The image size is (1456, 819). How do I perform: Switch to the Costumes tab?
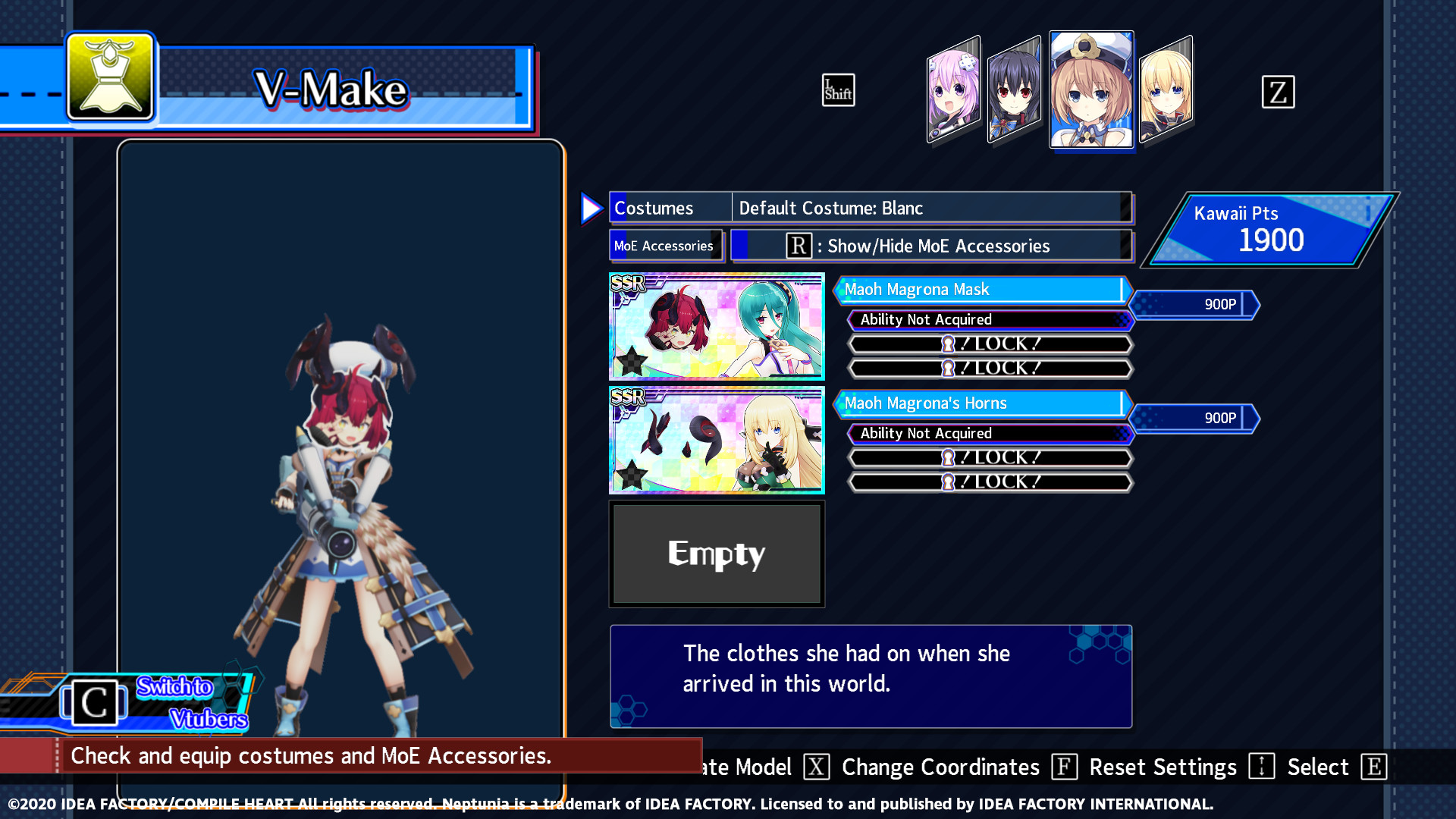(x=667, y=207)
